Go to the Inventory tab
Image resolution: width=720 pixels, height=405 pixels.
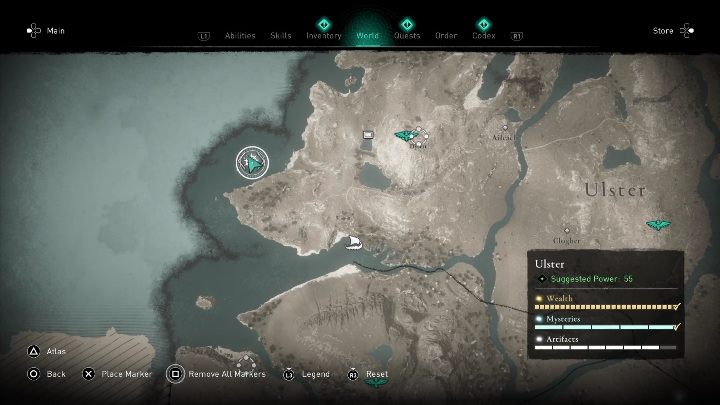click(323, 35)
